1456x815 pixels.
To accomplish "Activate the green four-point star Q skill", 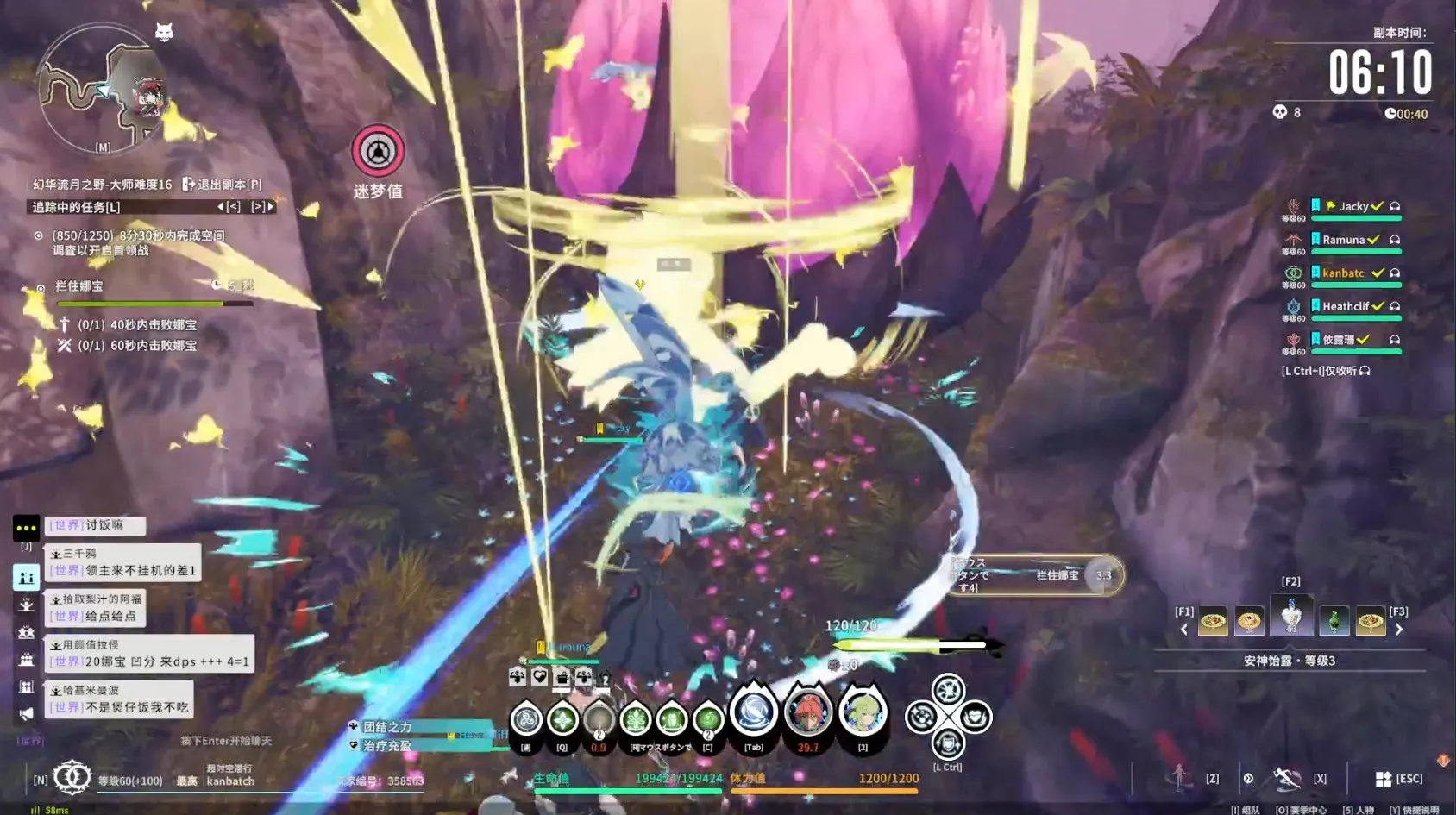I will pyautogui.click(x=562, y=719).
